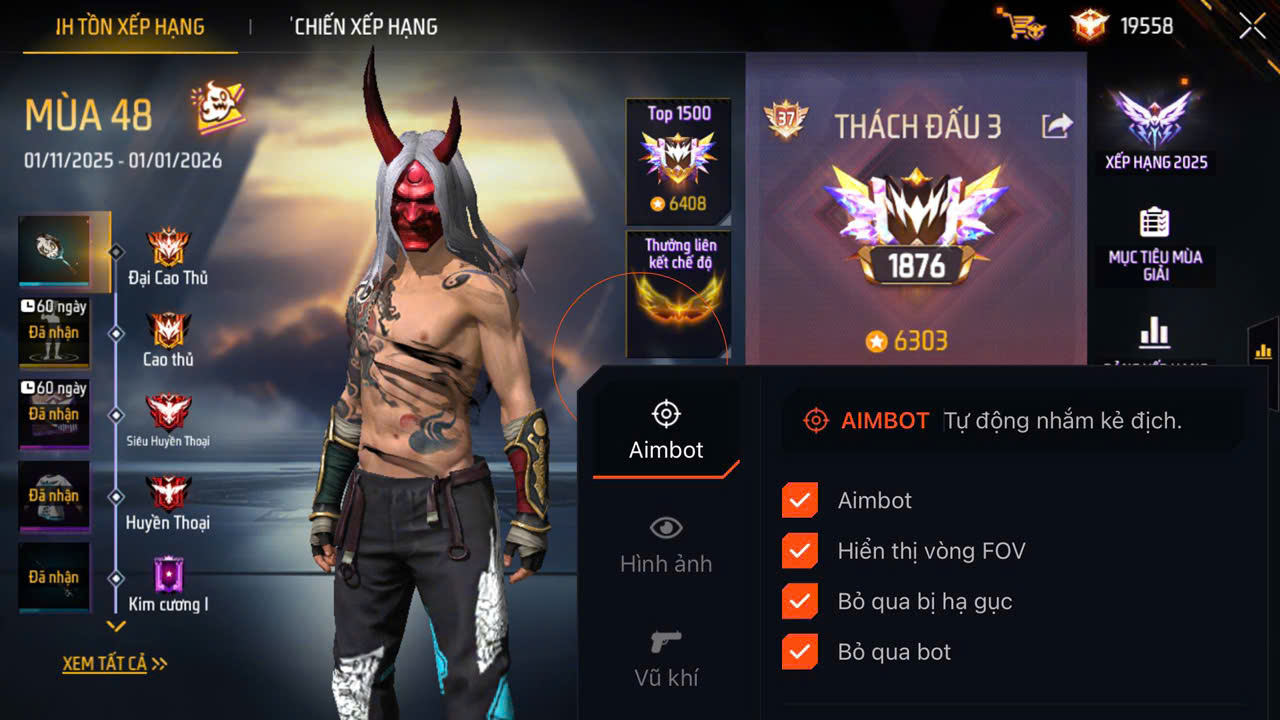Viewport: 1280px width, 720px height.
Task: Close the ranked screen with the X
Action: coord(1252,26)
